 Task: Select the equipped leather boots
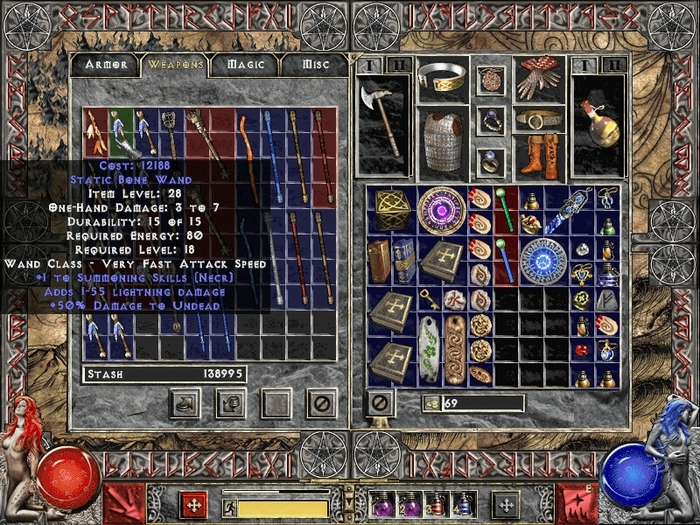point(538,156)
